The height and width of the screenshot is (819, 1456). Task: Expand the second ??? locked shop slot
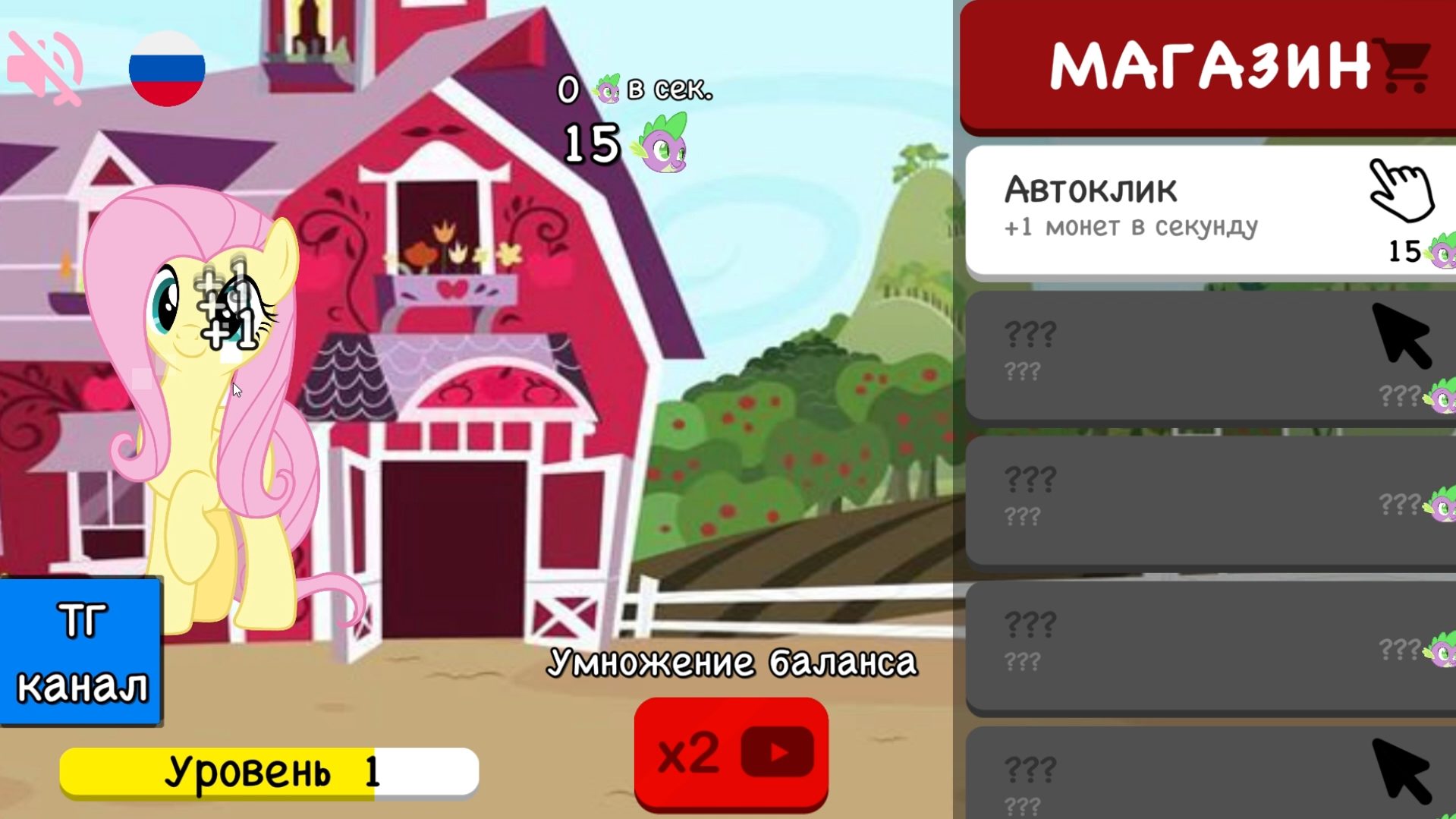(x=1206, y=497)
